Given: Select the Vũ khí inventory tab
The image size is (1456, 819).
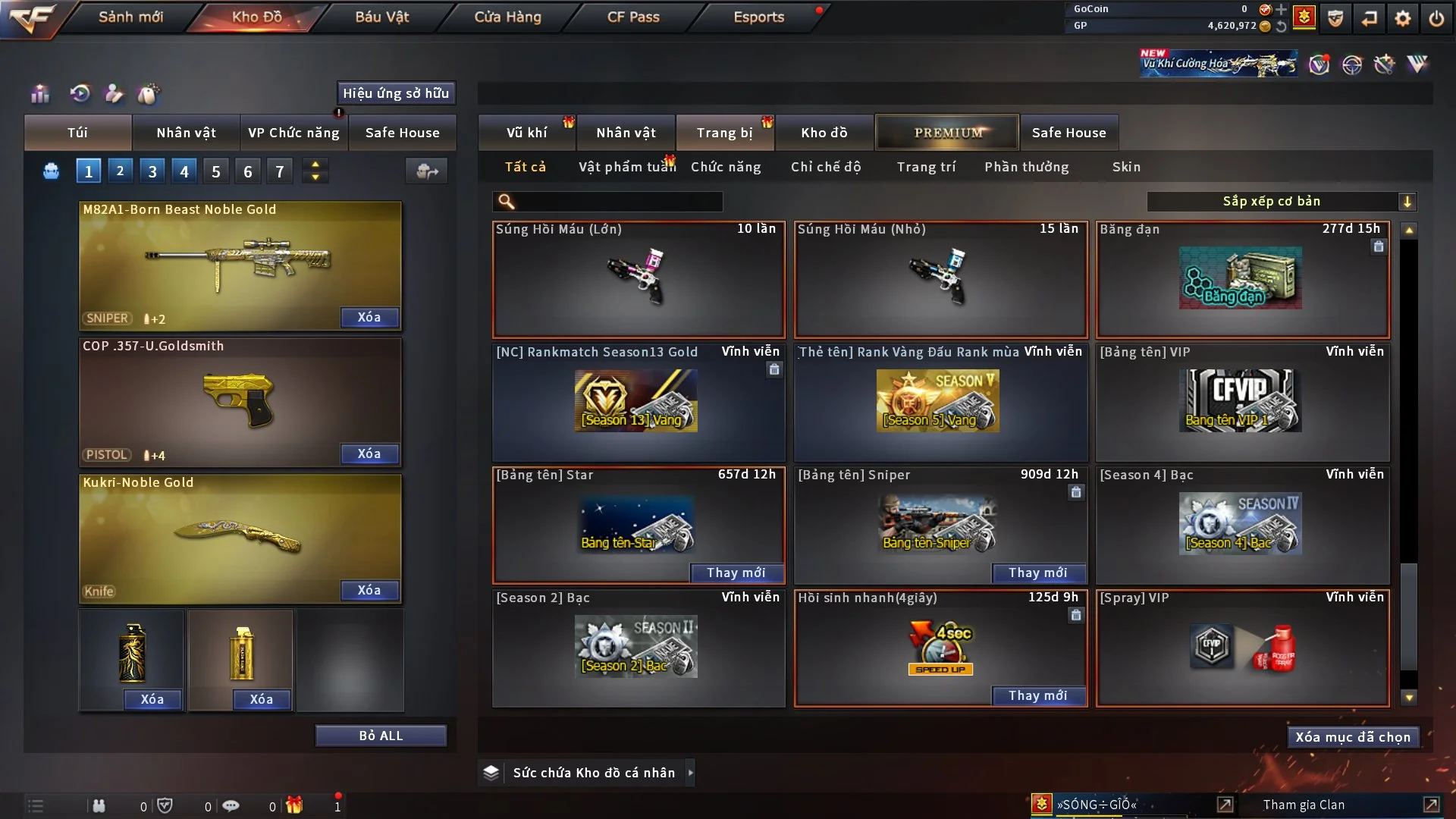Looking at the screenshot, I should (x=526, y=133).
